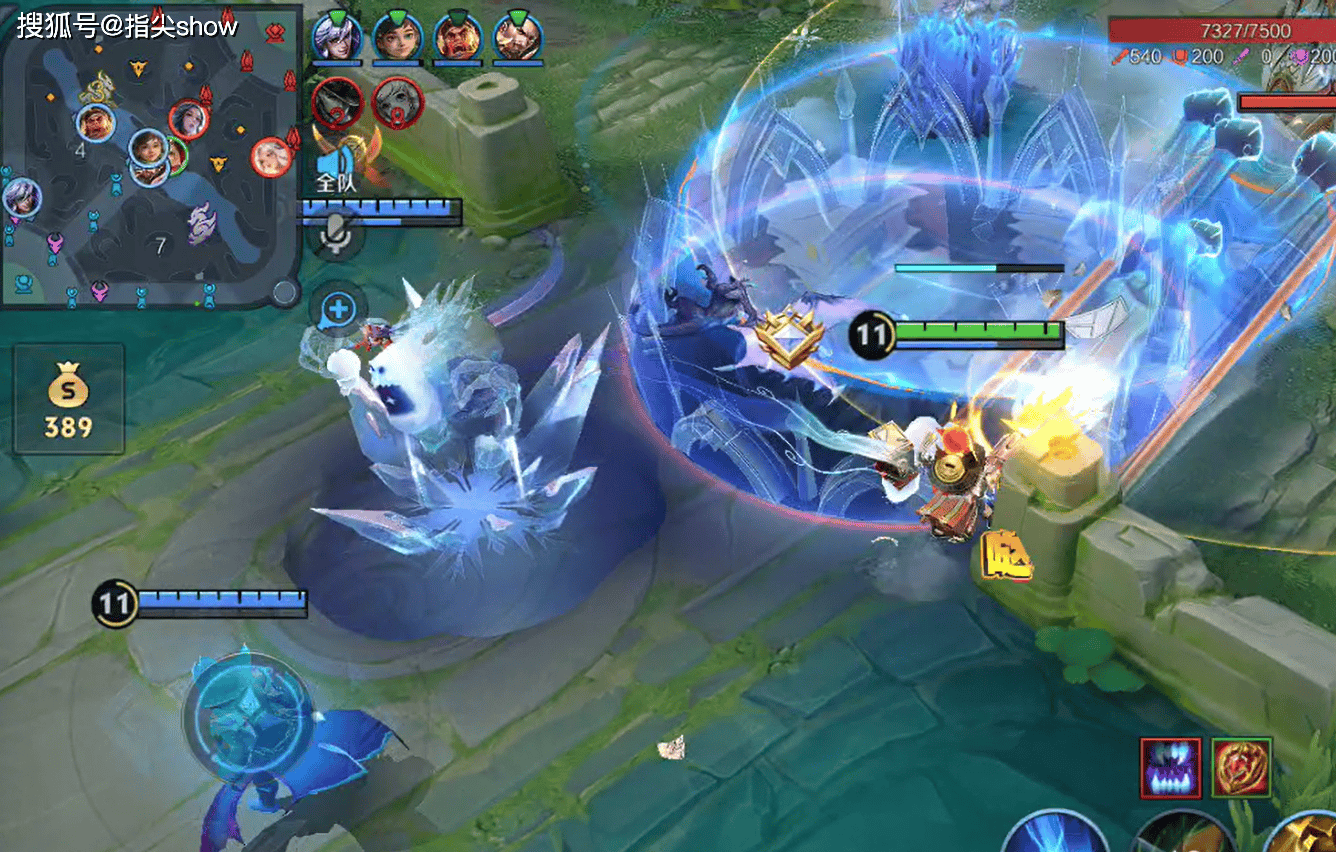1336x852 pixels.
Task: Check the dead enemy portrait with hat
Action: tap(336, 101)
